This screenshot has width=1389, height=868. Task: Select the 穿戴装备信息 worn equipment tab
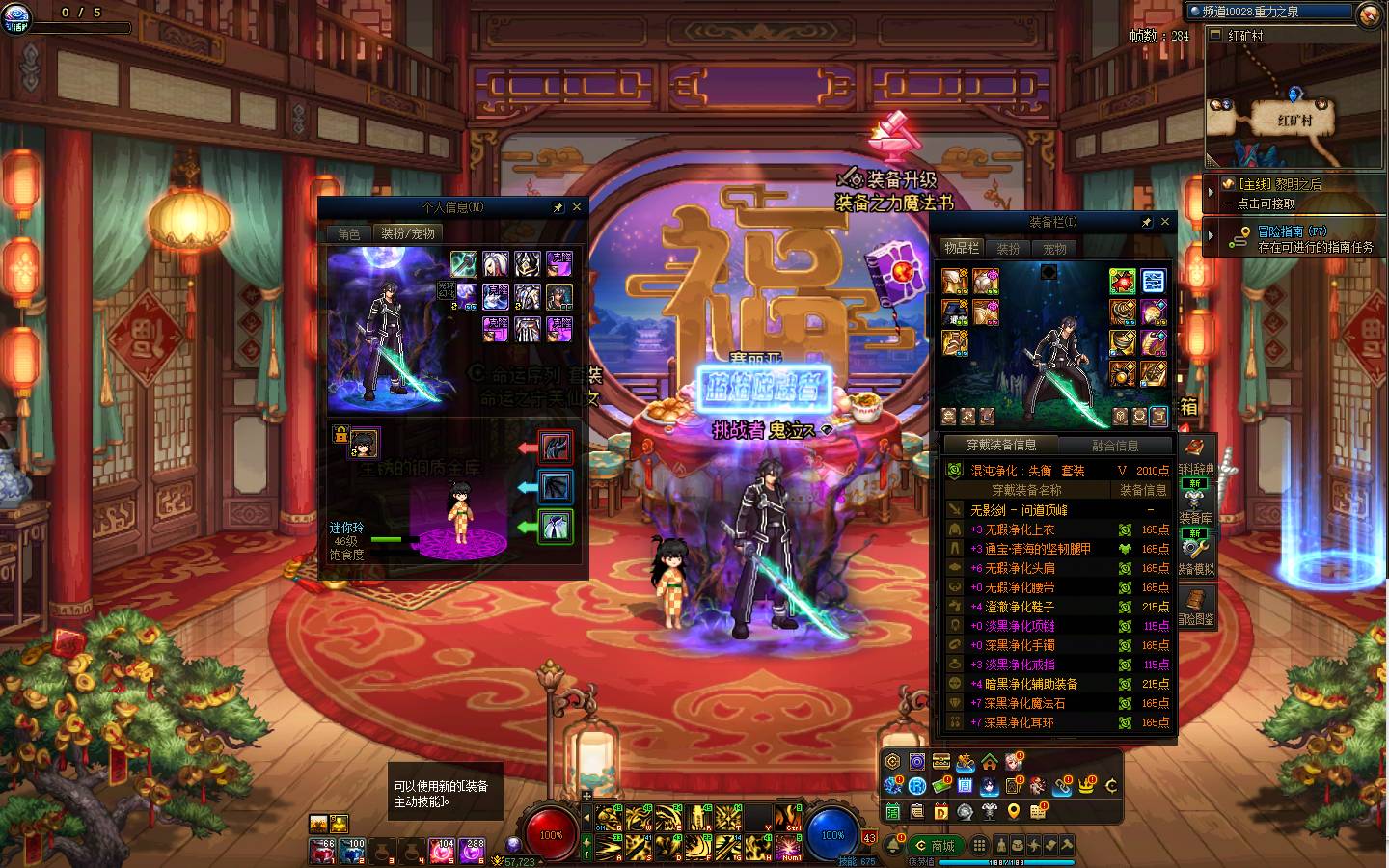(1001, 445)
